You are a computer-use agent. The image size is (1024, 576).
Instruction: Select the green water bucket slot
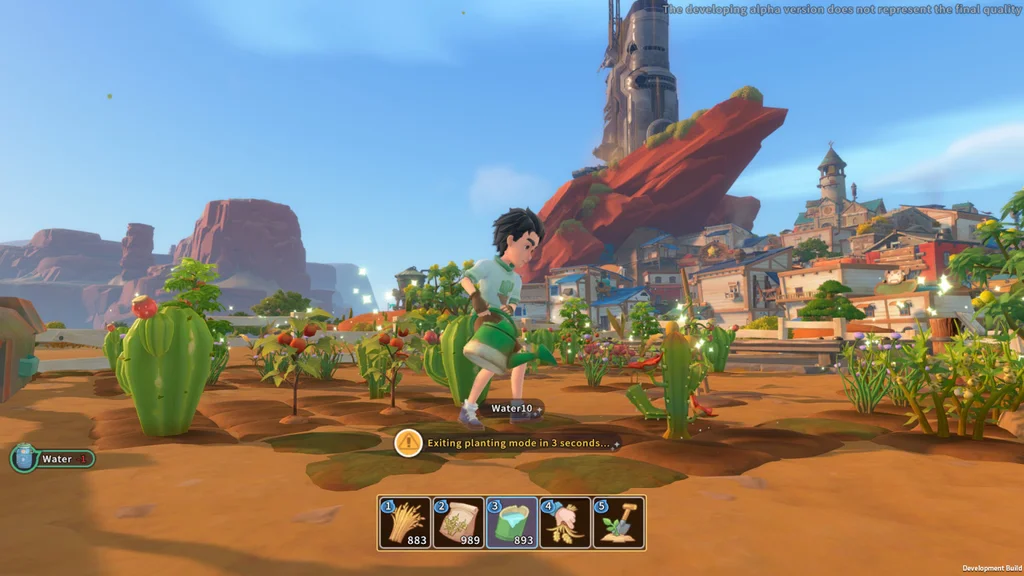512,522
